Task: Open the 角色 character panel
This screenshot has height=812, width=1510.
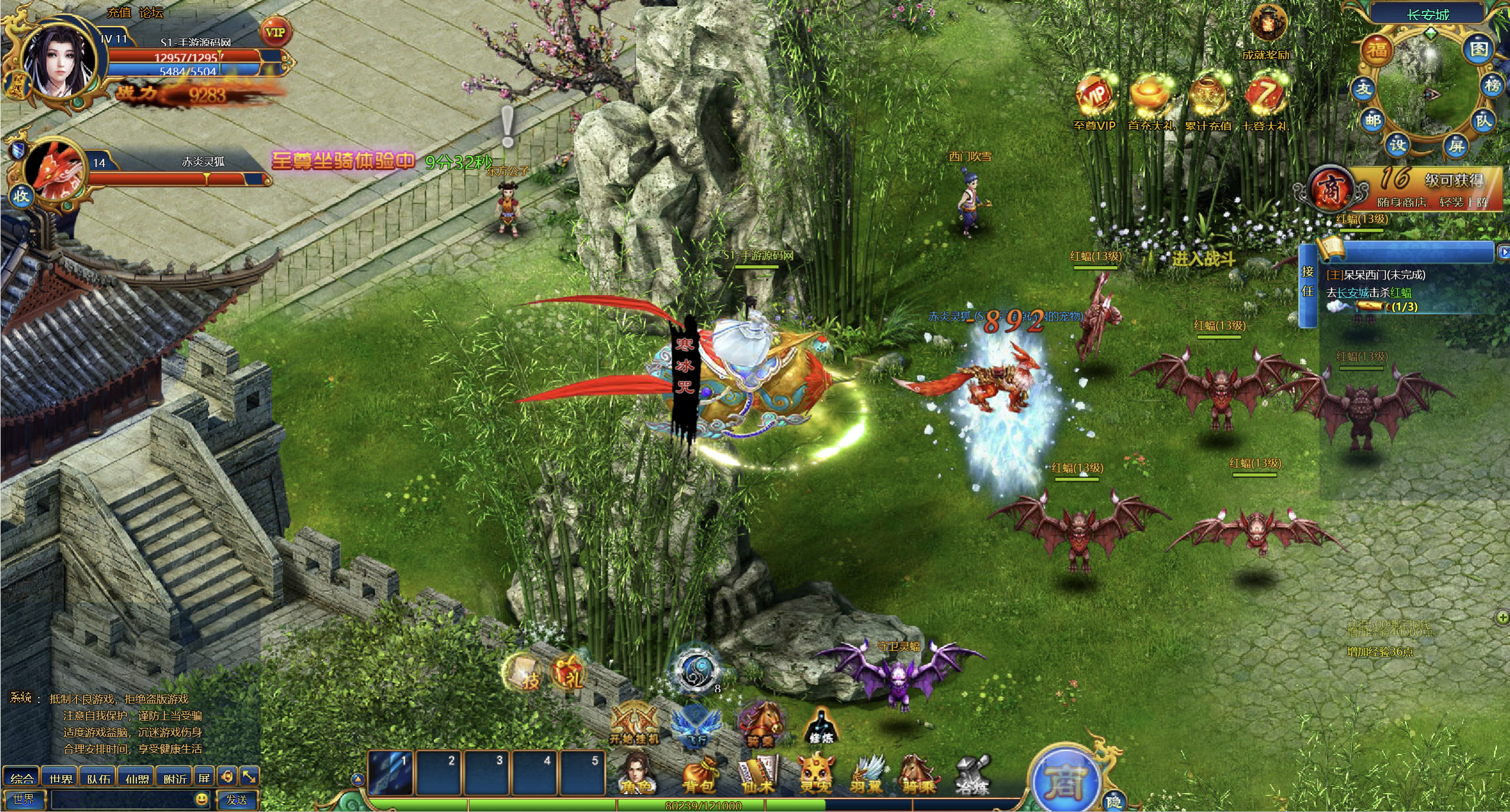Action: [x=636, y=774]
